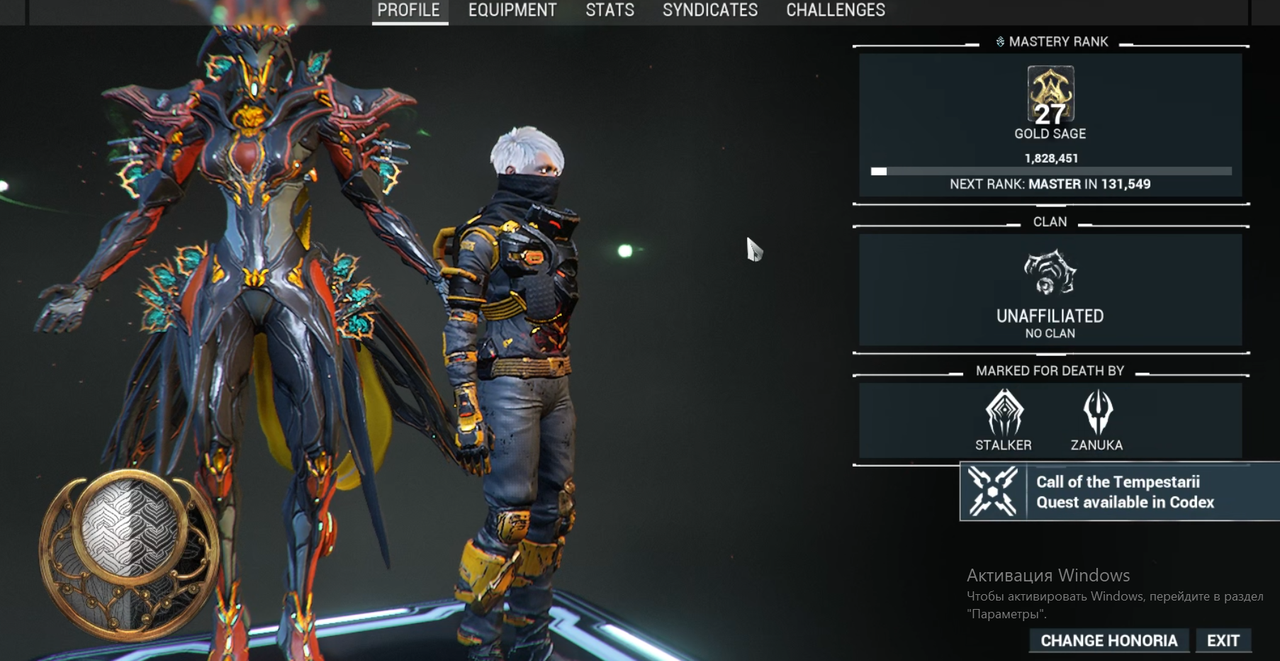Switch to the Profile tab

[408, 10]
